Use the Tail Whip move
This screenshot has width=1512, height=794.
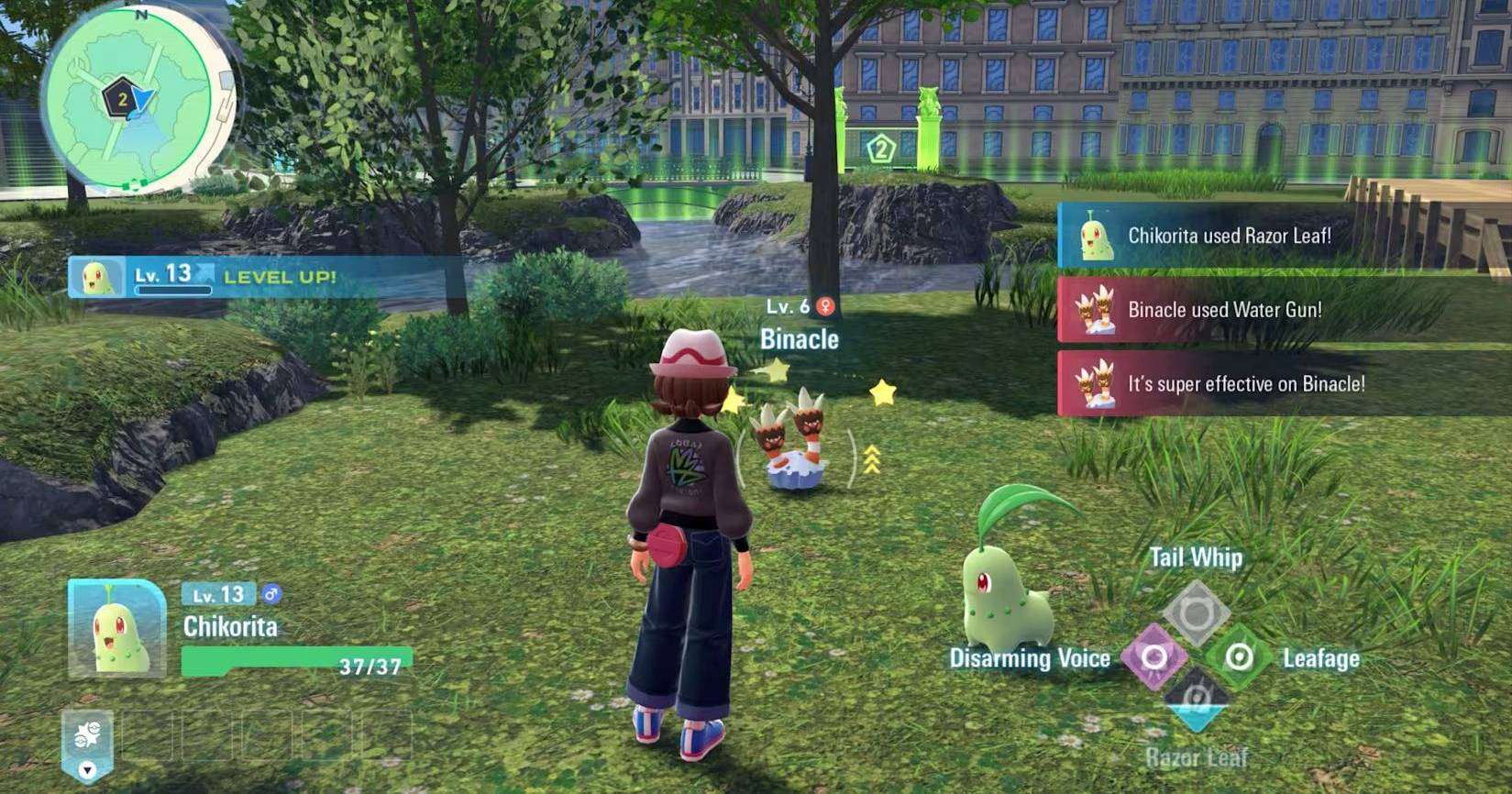coord(1196,612)
